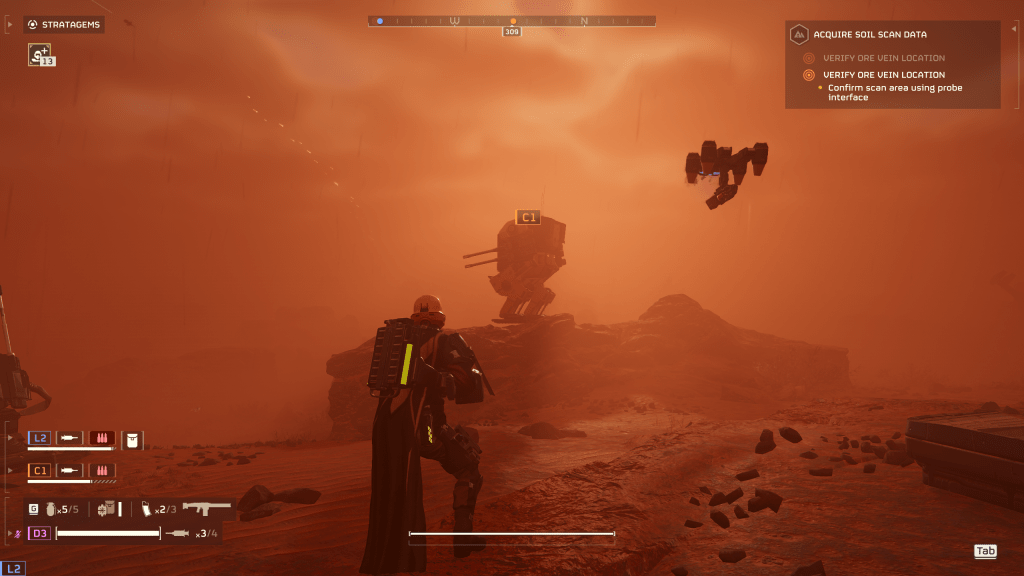Click the compass bar heading 309
Viewport: 1024px width, 576px height.
[x=512, y=31]
